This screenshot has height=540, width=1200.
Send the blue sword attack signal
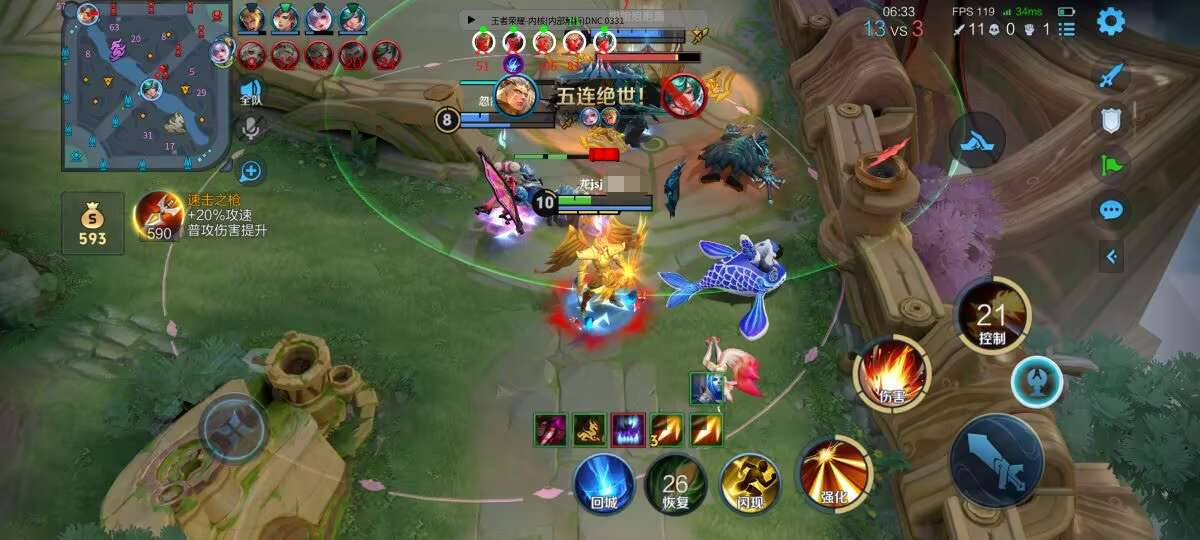1112,76
